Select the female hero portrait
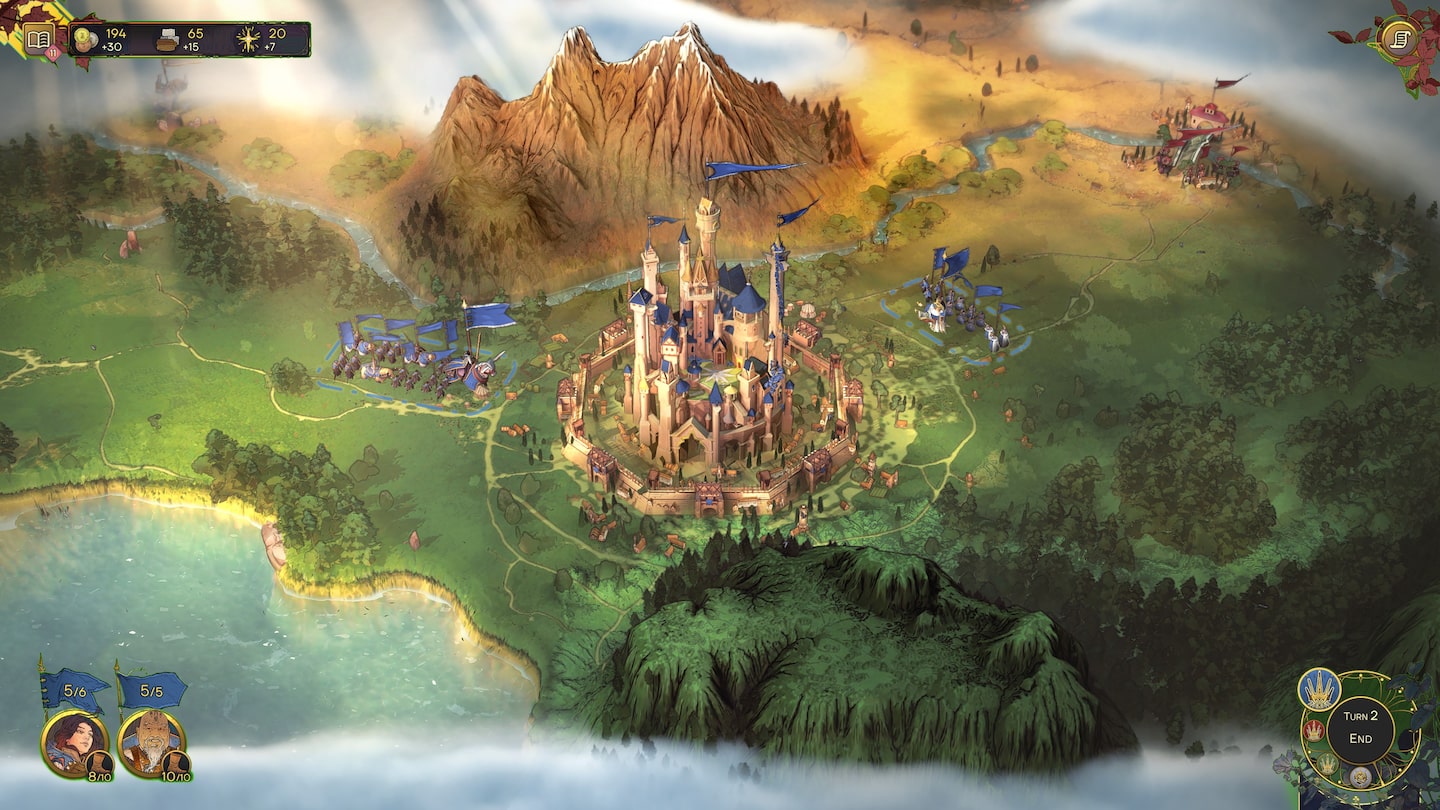 72,739
